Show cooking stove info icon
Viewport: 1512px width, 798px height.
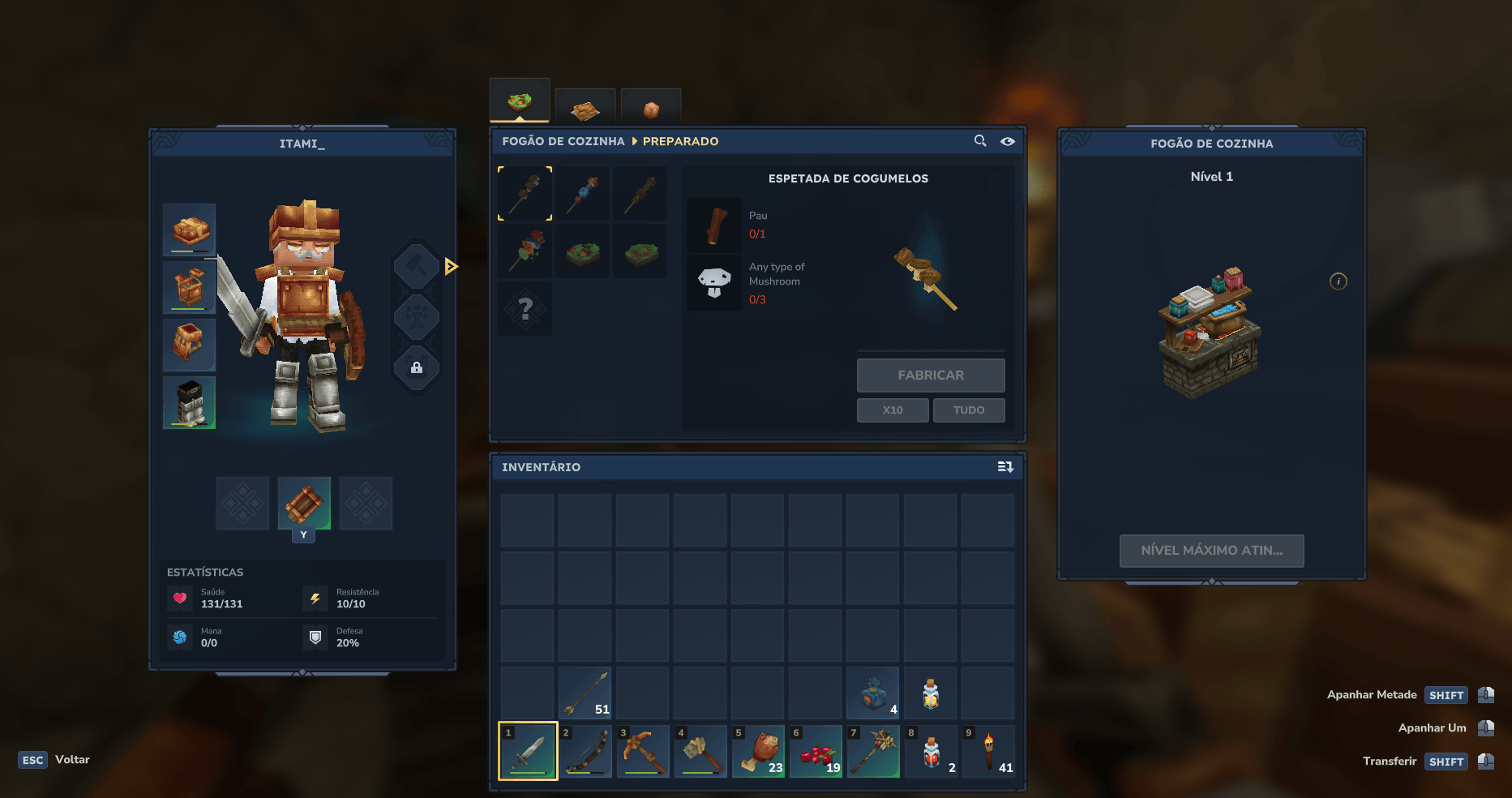pos(1338,281)
